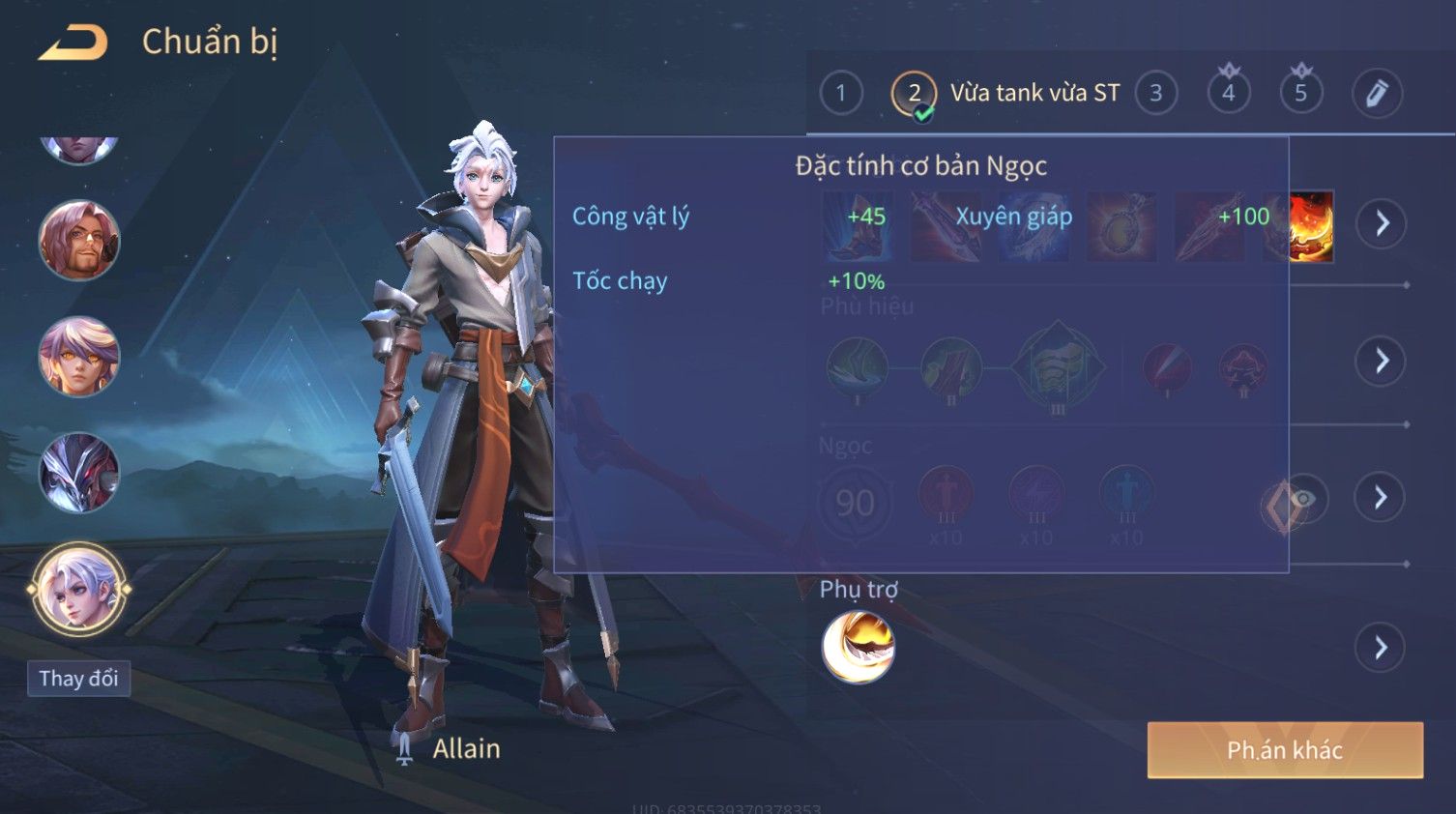Choose the active preset slot 2
The image size is (1456, 814).
[914, 94]
